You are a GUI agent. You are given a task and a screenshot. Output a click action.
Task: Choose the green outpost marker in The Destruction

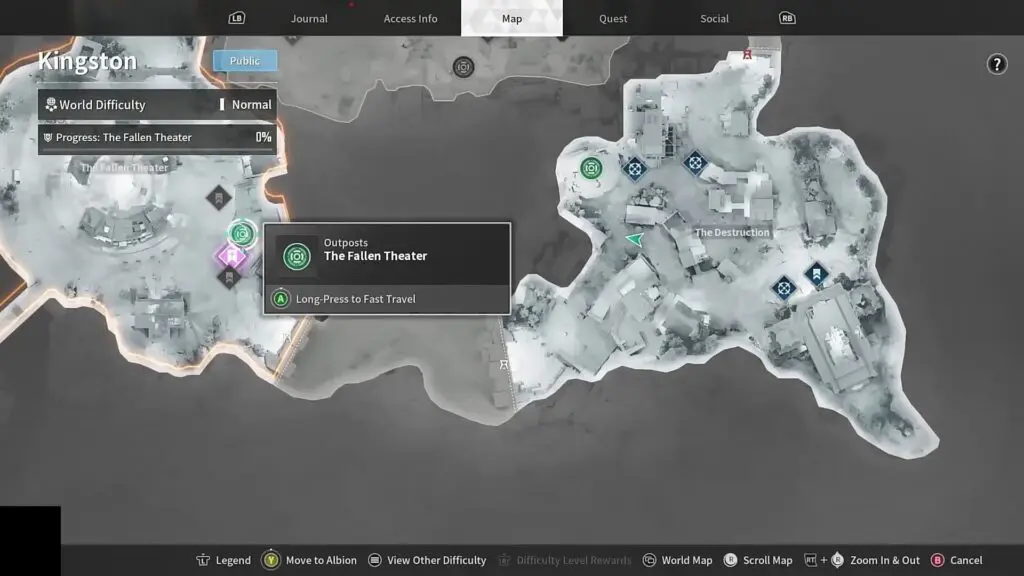point(591,167)
